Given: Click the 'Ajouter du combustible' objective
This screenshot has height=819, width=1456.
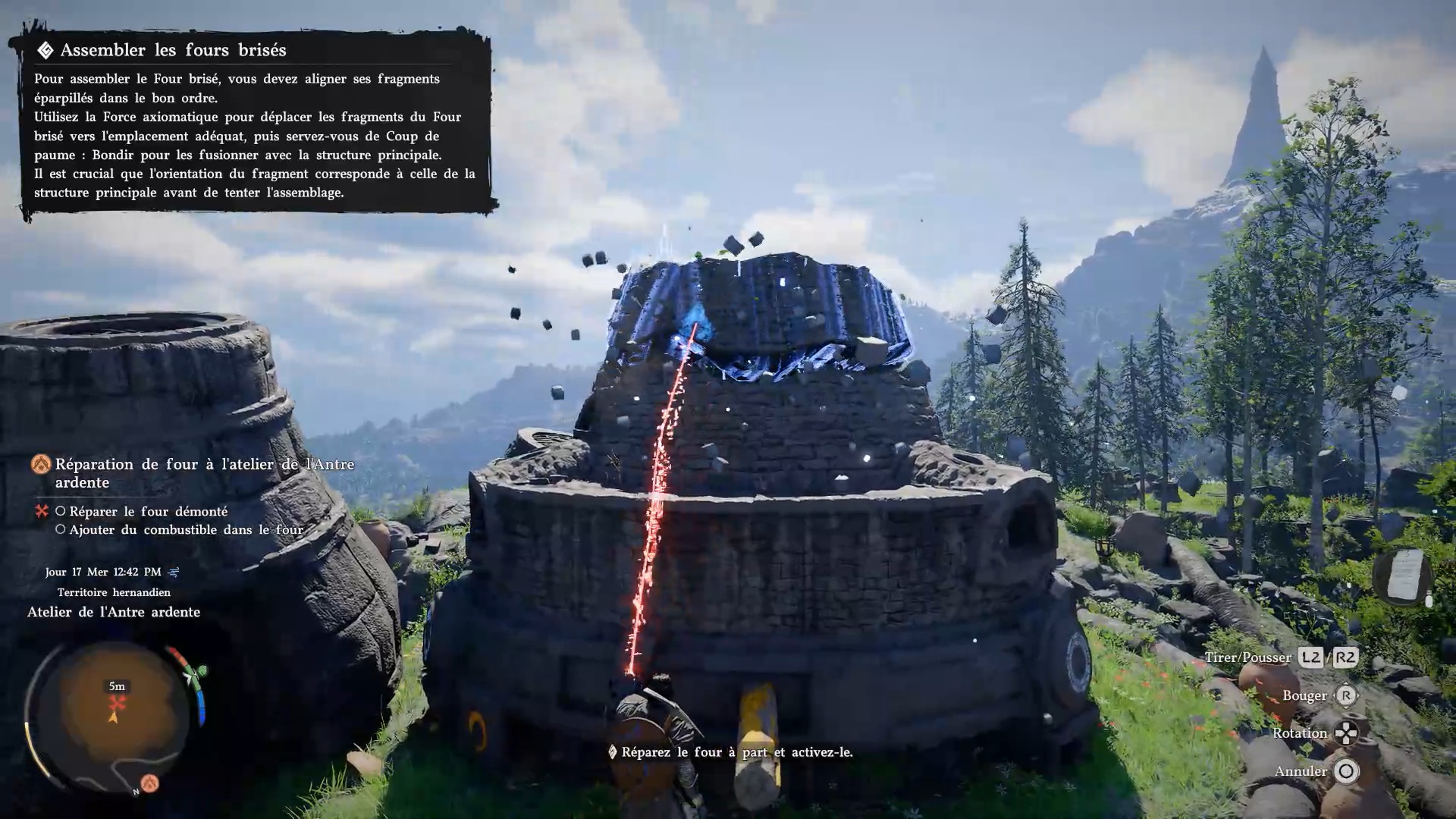Looking at the screenshot, I should pos(186,530).
